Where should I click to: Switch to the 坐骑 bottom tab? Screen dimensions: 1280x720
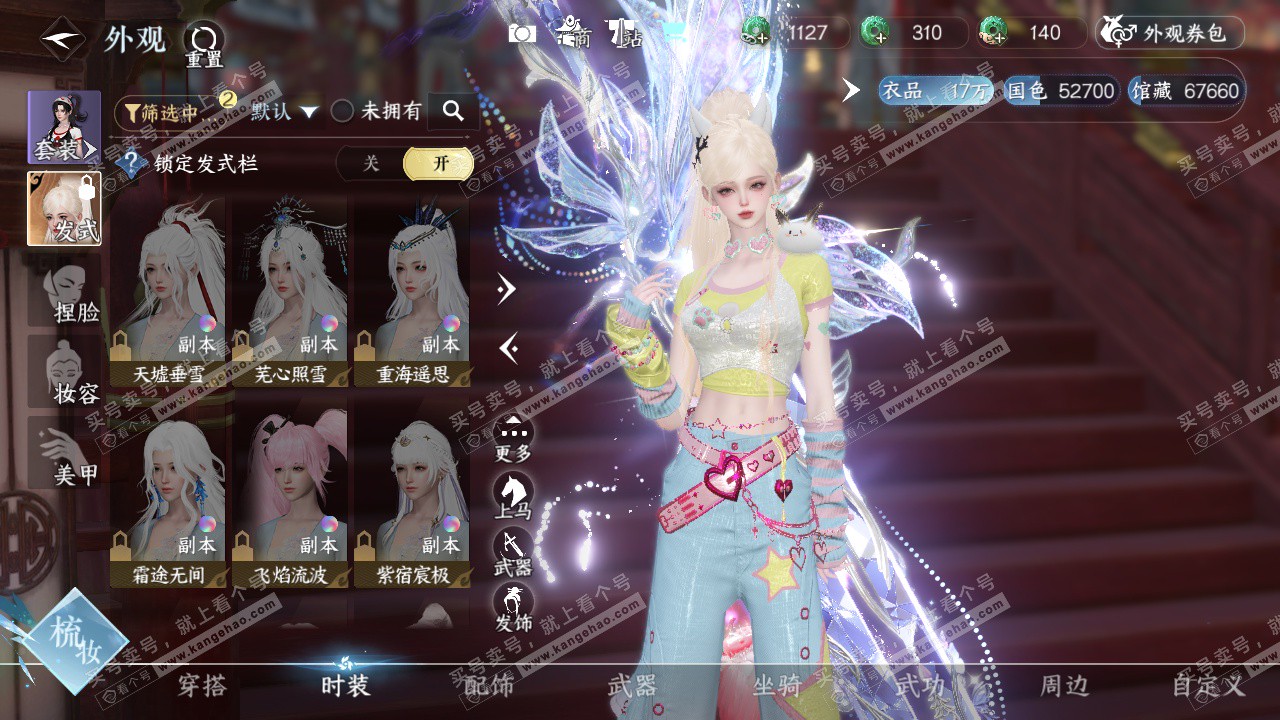[x=776, y=685]
